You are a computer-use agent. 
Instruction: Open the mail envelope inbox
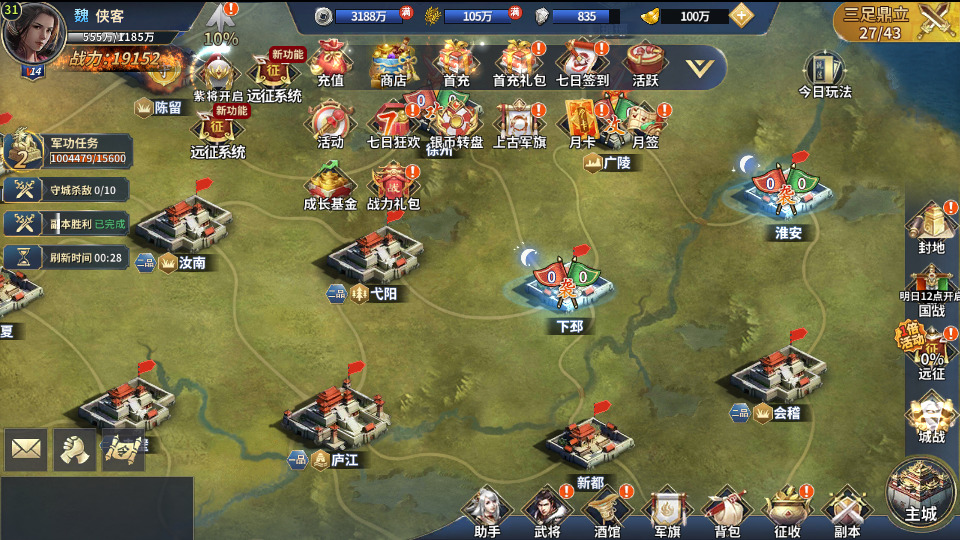tap(26, 450)
